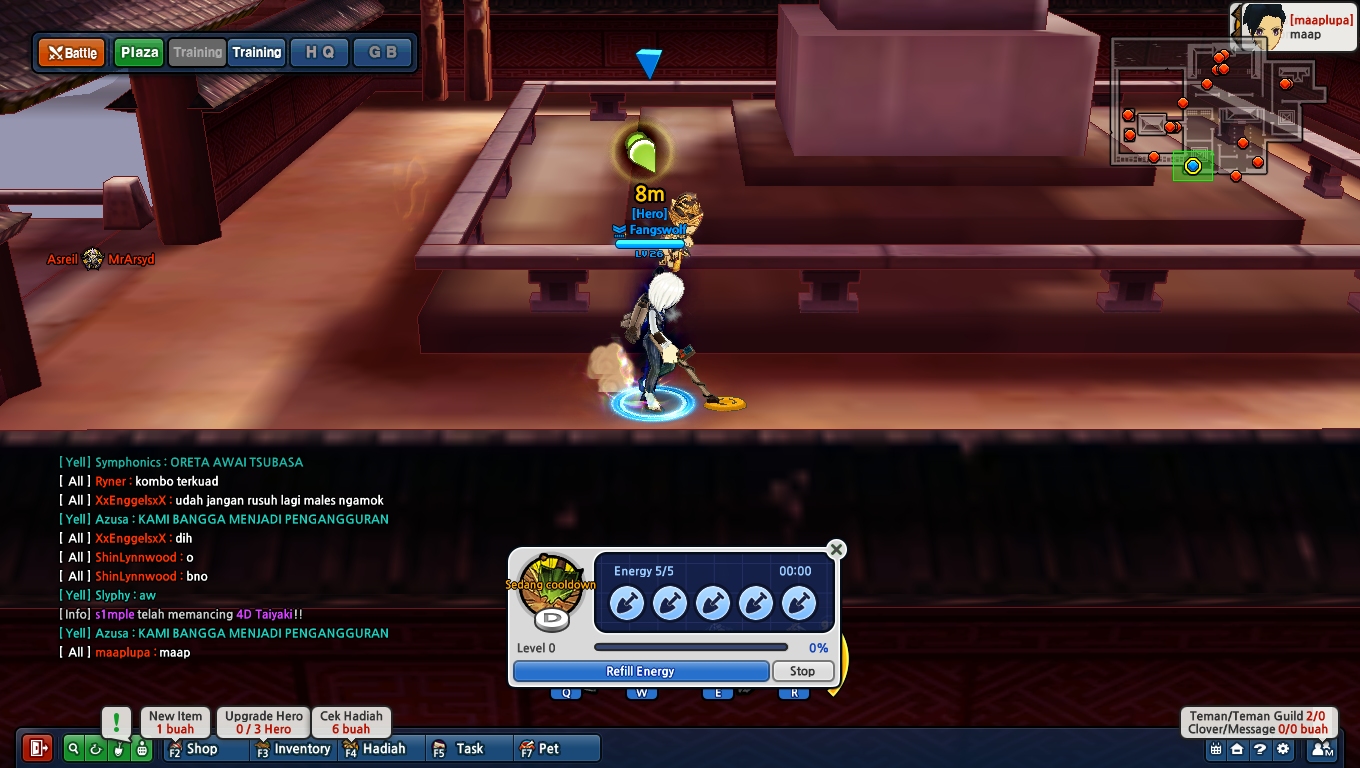The height and width of the screenshot is (768, 1360).
Task: Open the Inventory
Action: (293, 748)
